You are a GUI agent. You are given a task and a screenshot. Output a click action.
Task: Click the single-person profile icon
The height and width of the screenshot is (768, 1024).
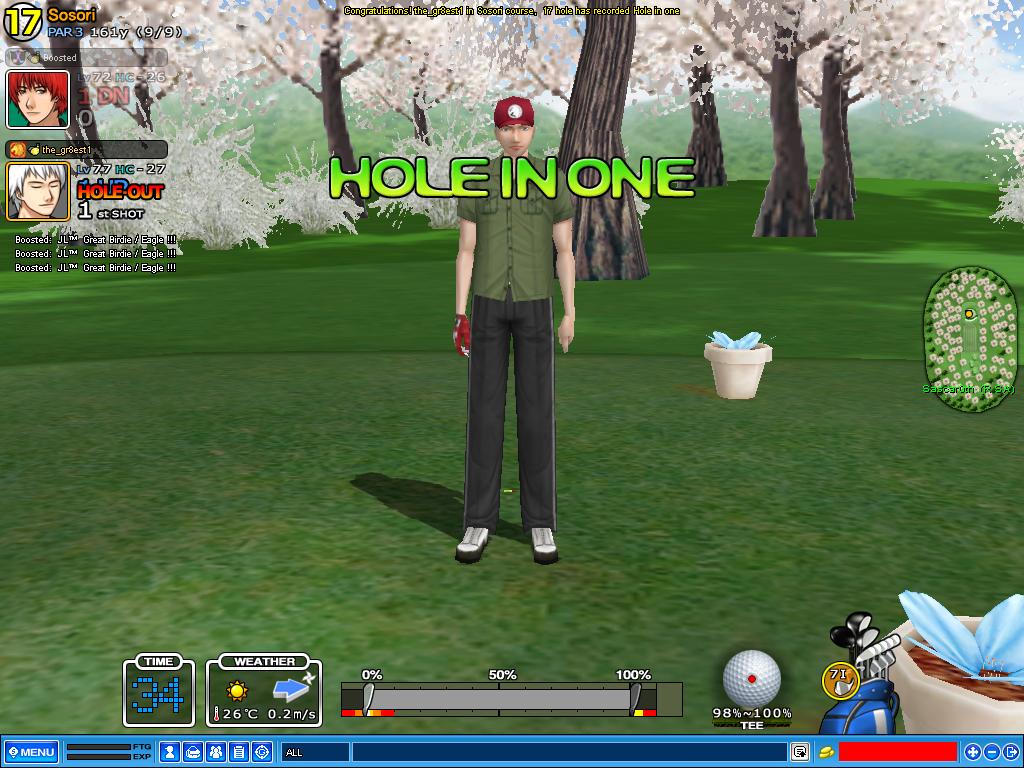point(171,752)
